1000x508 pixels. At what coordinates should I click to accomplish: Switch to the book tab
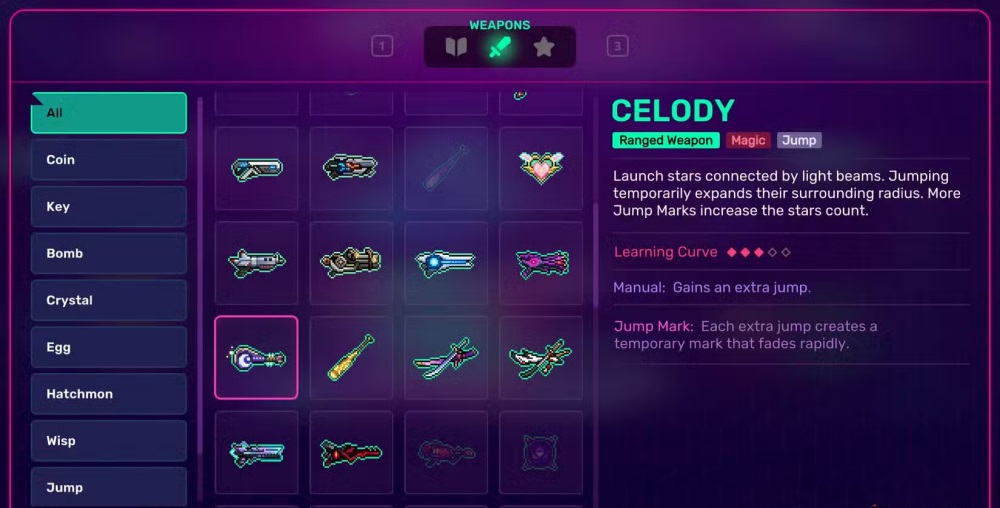click(x=456, y=47)
